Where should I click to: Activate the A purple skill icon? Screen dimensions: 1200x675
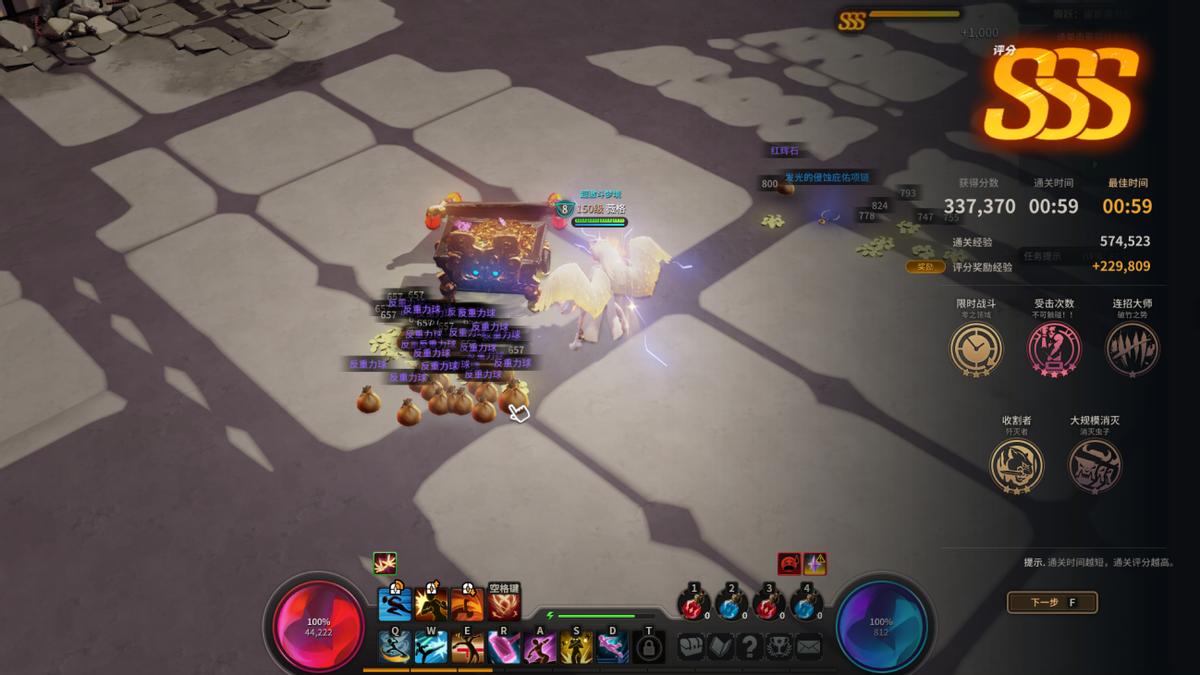point(540,647)
